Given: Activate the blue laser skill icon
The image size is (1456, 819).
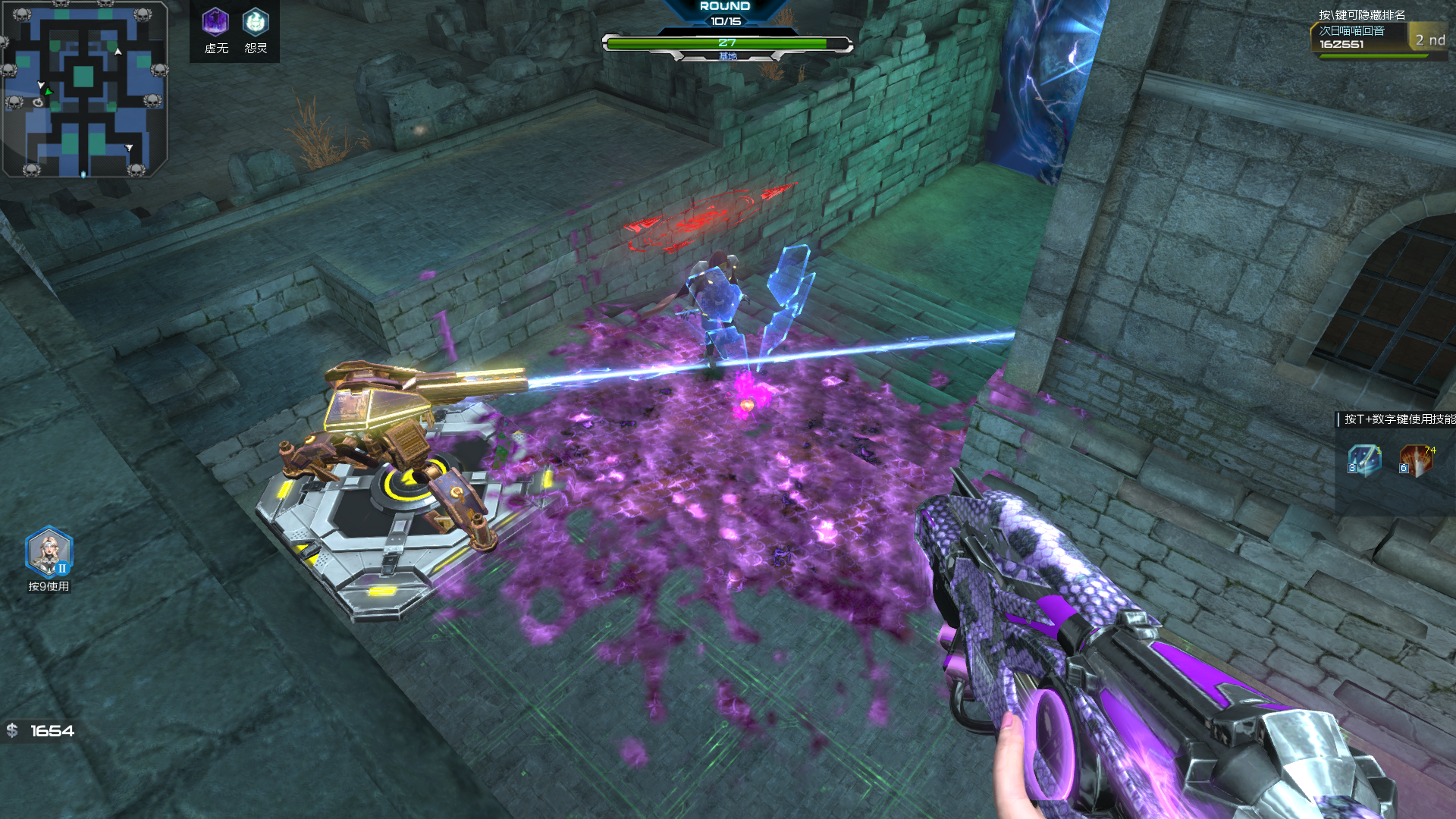Looking at the screenshot, I should 1363,460.
